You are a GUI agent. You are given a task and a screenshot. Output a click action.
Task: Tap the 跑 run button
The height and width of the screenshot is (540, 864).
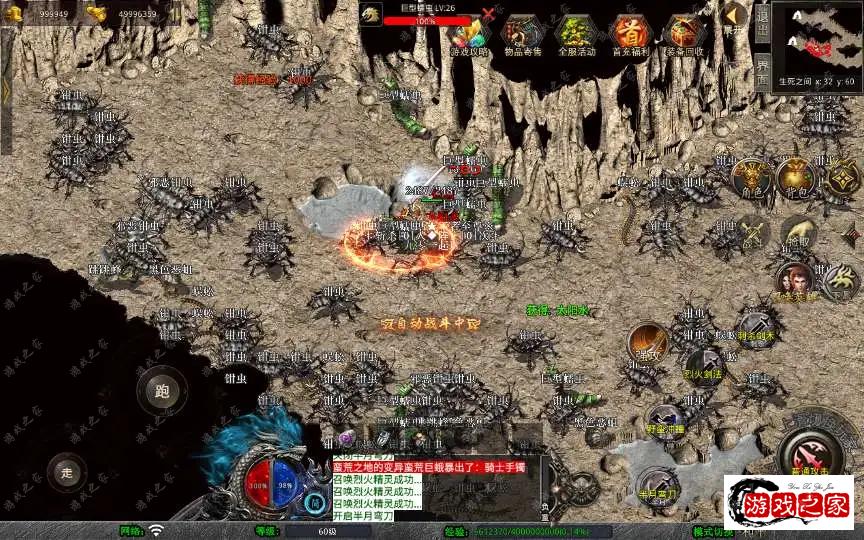(161, 391)
